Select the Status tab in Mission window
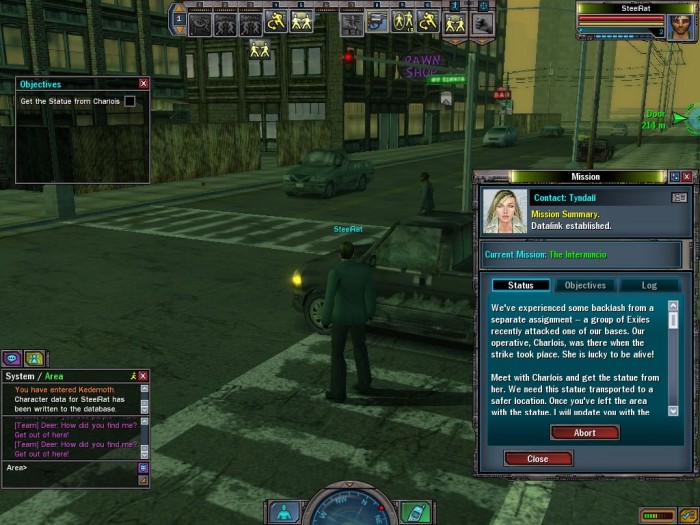The height and width of the screenshot is (525, 700). [x=520, y=286]
